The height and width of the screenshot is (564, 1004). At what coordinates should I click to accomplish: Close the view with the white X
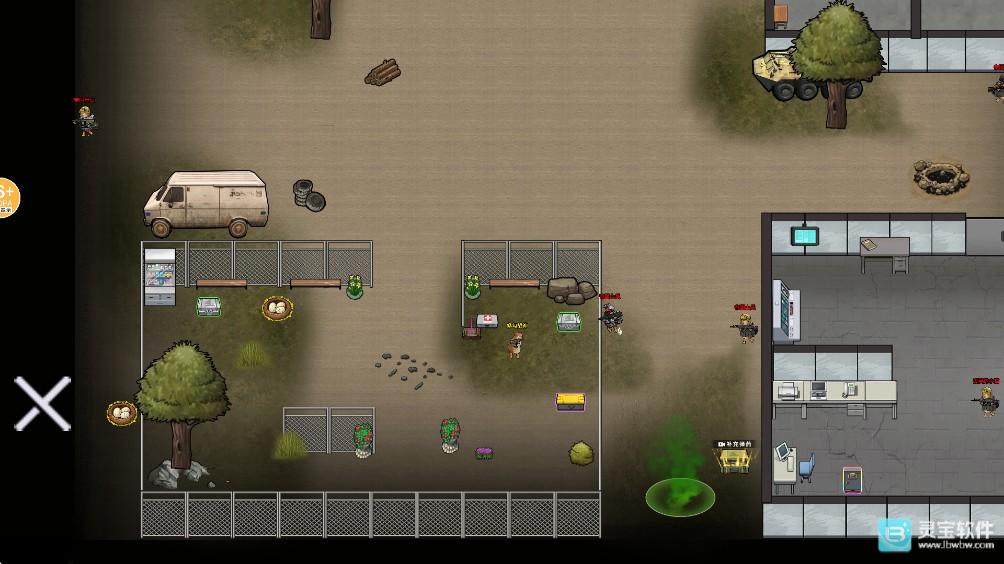point(42,403)
